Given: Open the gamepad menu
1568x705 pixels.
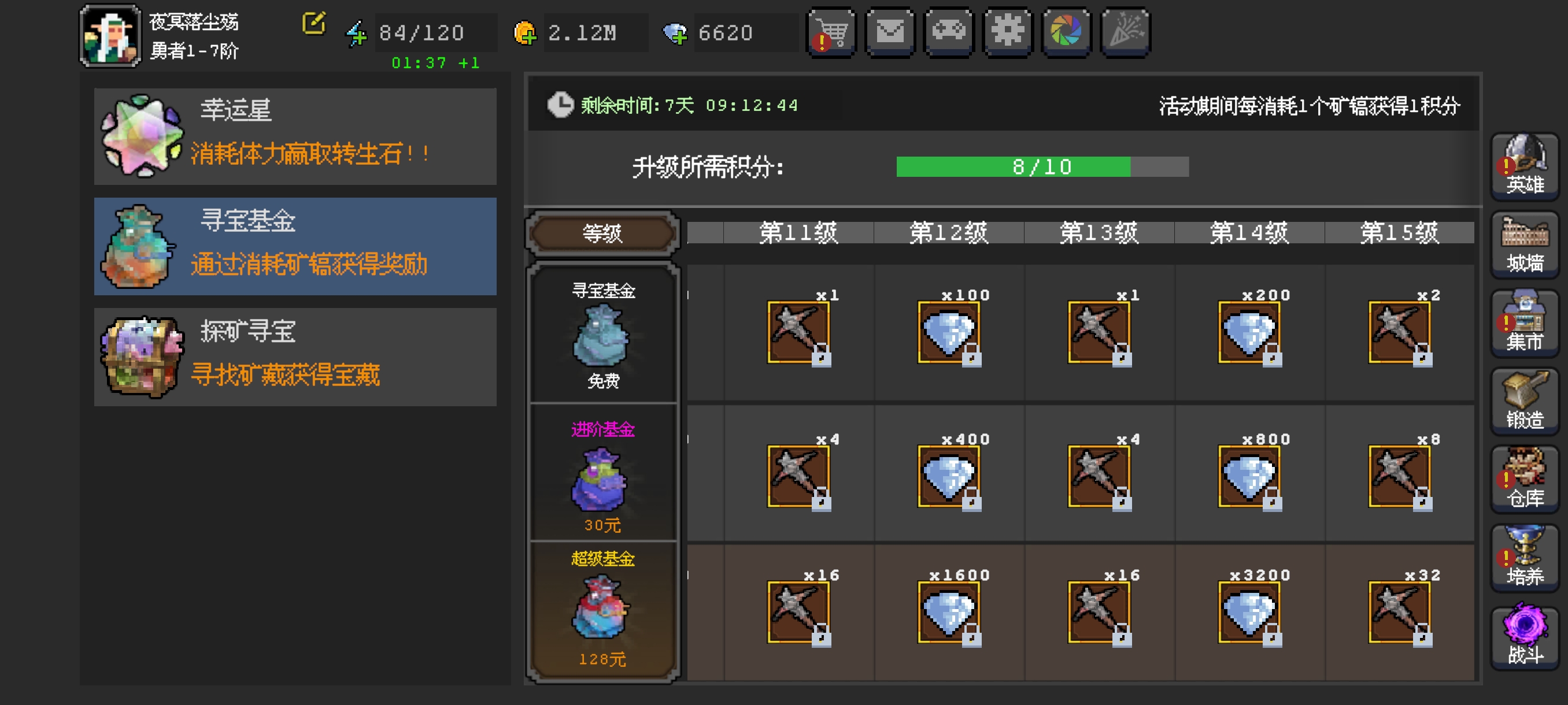Looking at the screenshot, I should [950, 33].
